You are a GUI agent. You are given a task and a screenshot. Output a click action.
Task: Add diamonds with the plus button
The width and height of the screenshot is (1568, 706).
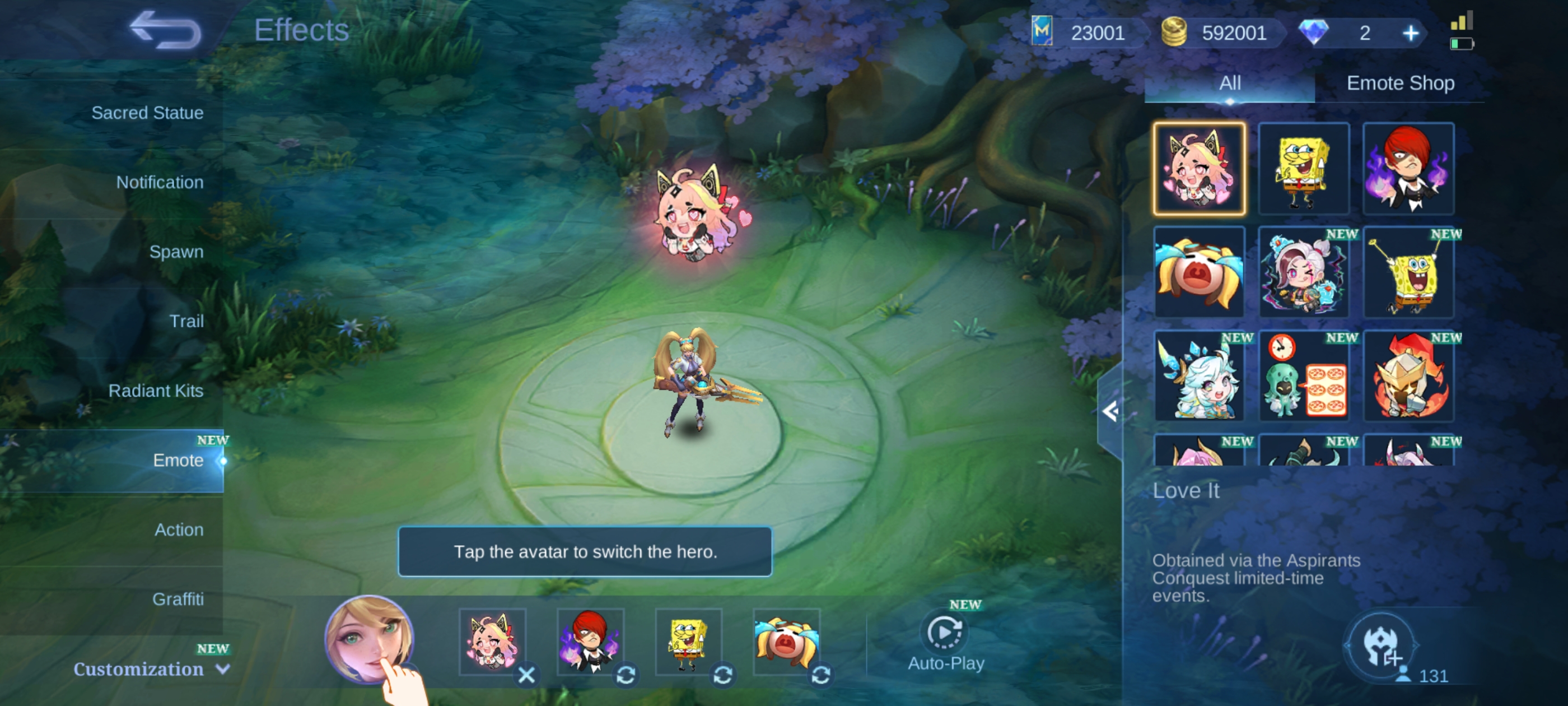[x=1410, y=33]
